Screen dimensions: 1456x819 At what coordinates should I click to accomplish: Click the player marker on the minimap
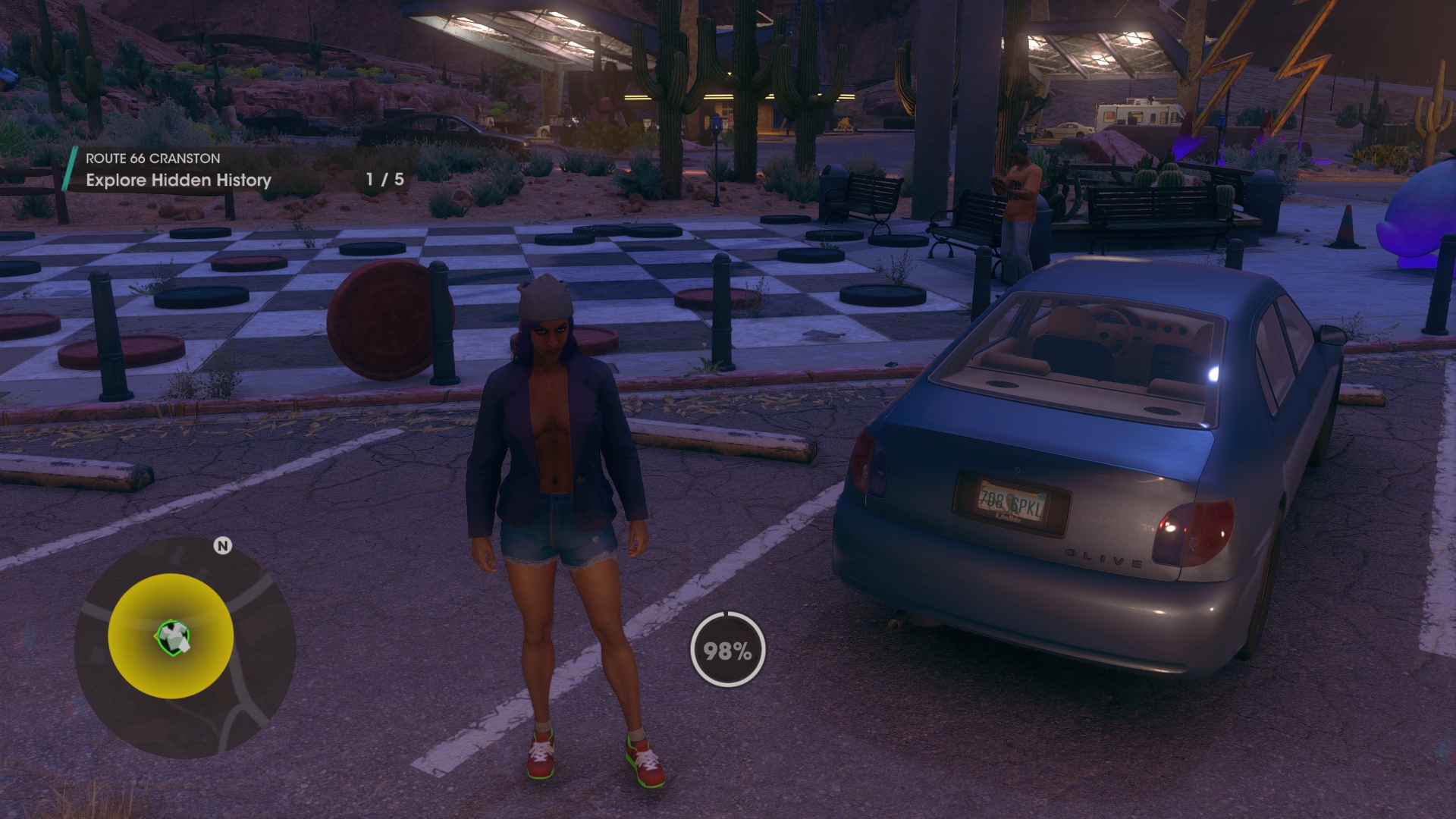(x=173, y=637)
